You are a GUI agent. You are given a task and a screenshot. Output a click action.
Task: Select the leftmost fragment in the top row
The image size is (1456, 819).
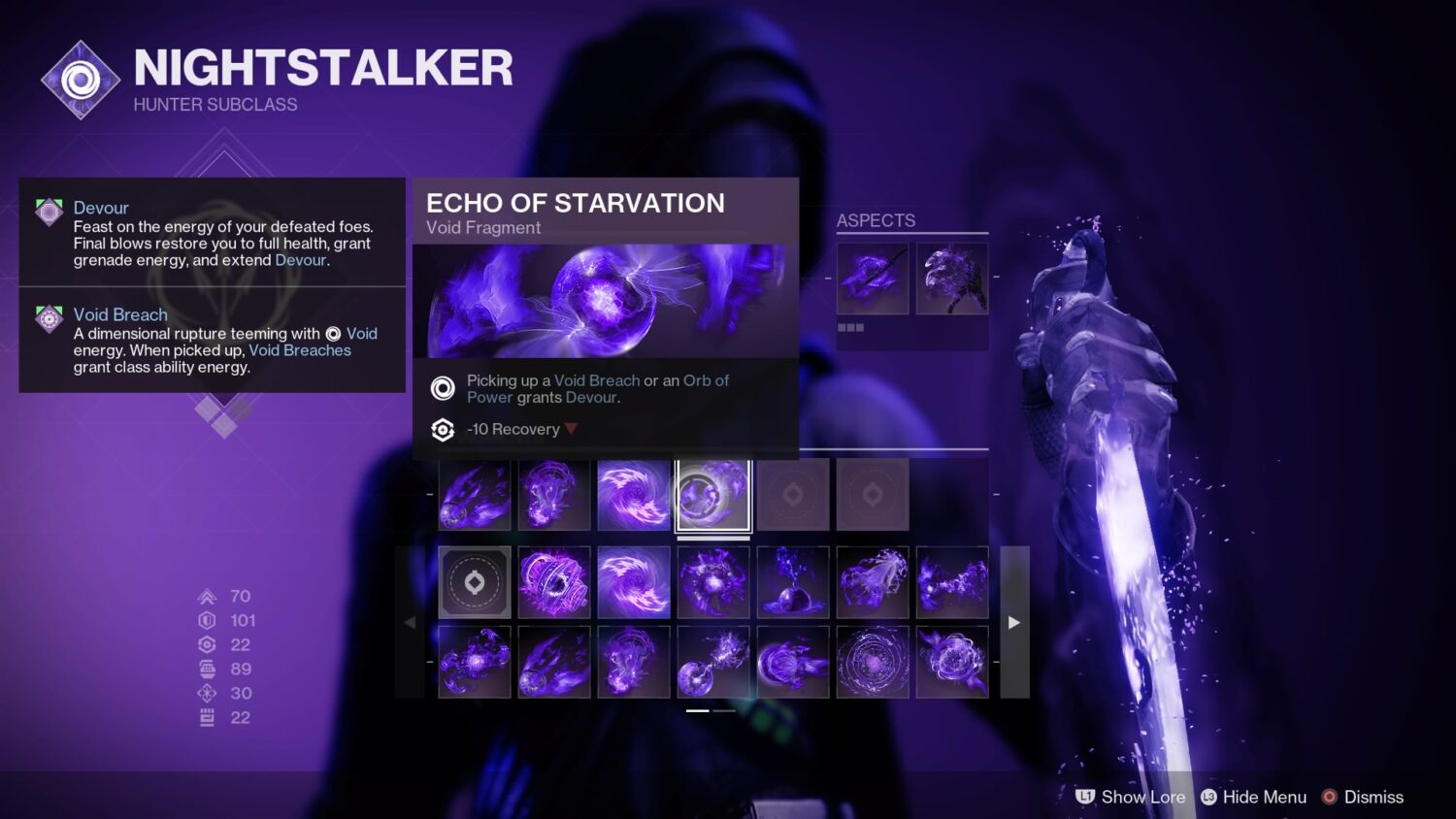[x=474, y=495]
